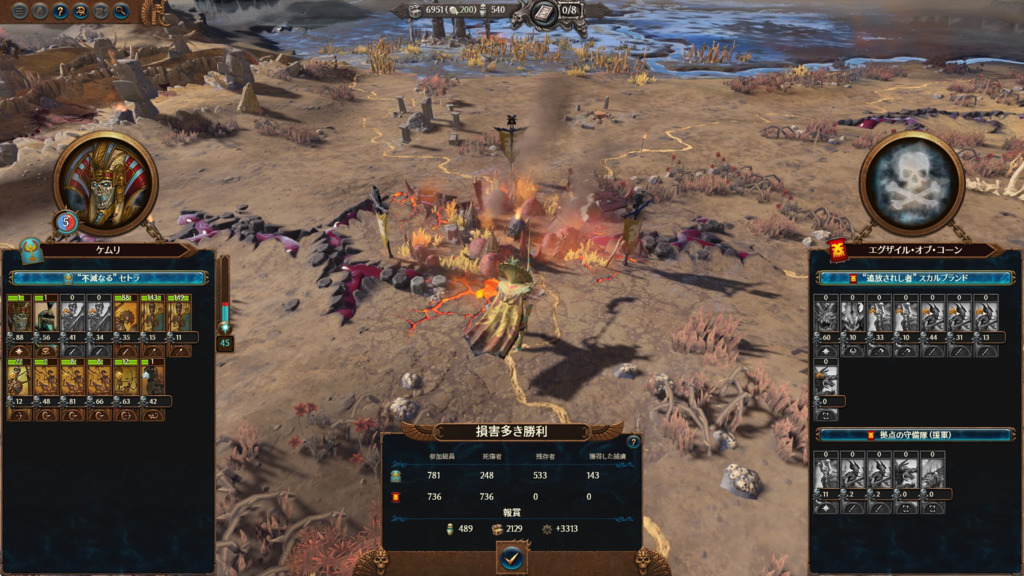
Task: Select the enemy skull-and-crossbones portrait
Action: 911,183
